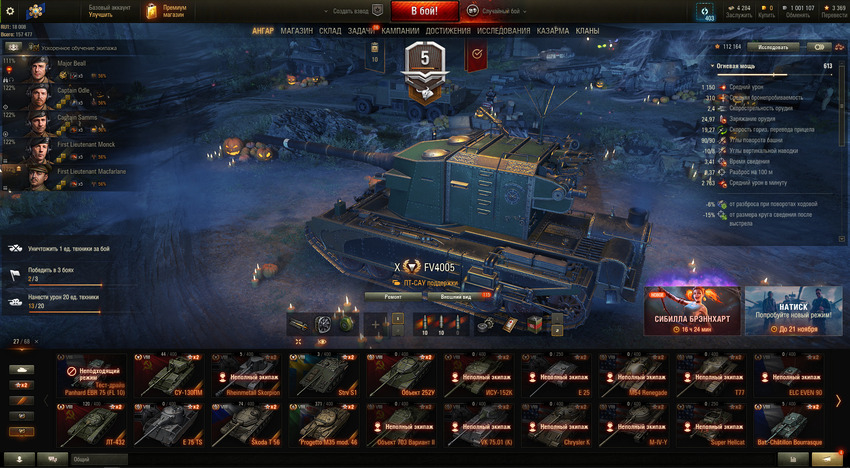
Task: Open the СИБИЛЛА БРЭННХАРТ event banner
Action: pyautogui.click(x=691, y=311)
